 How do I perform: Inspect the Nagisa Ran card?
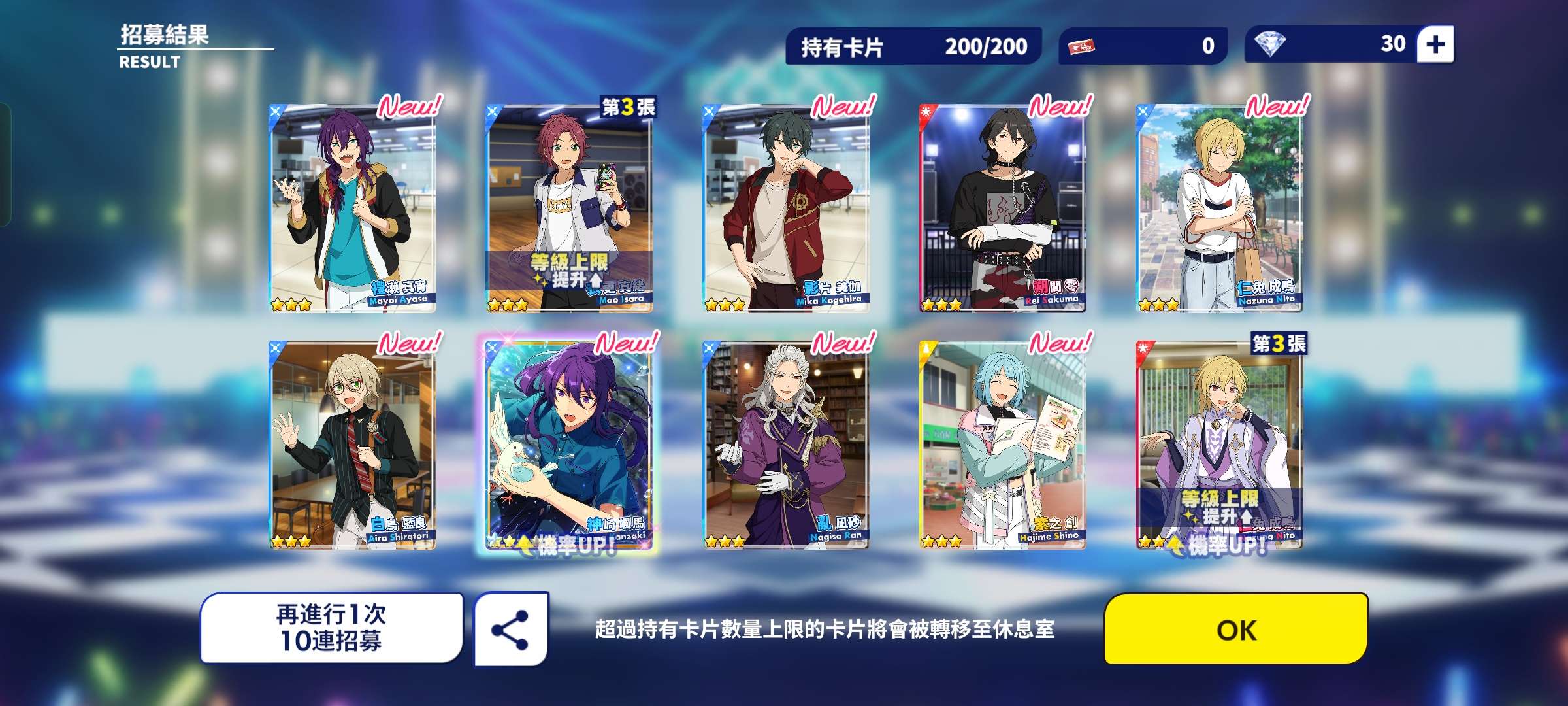pos(786,445)
